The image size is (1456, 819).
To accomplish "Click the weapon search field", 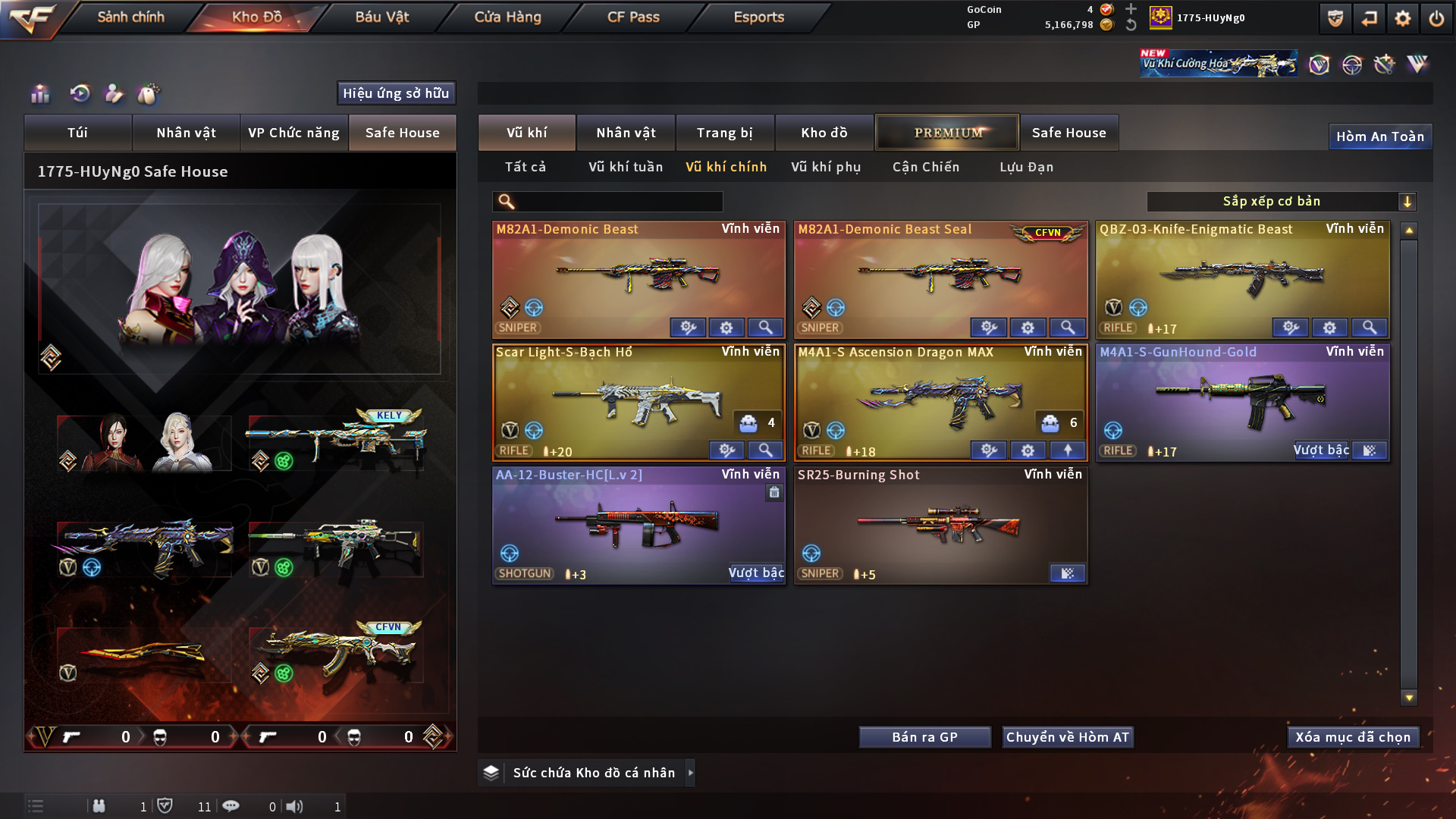I will click(x=618, y=202).
